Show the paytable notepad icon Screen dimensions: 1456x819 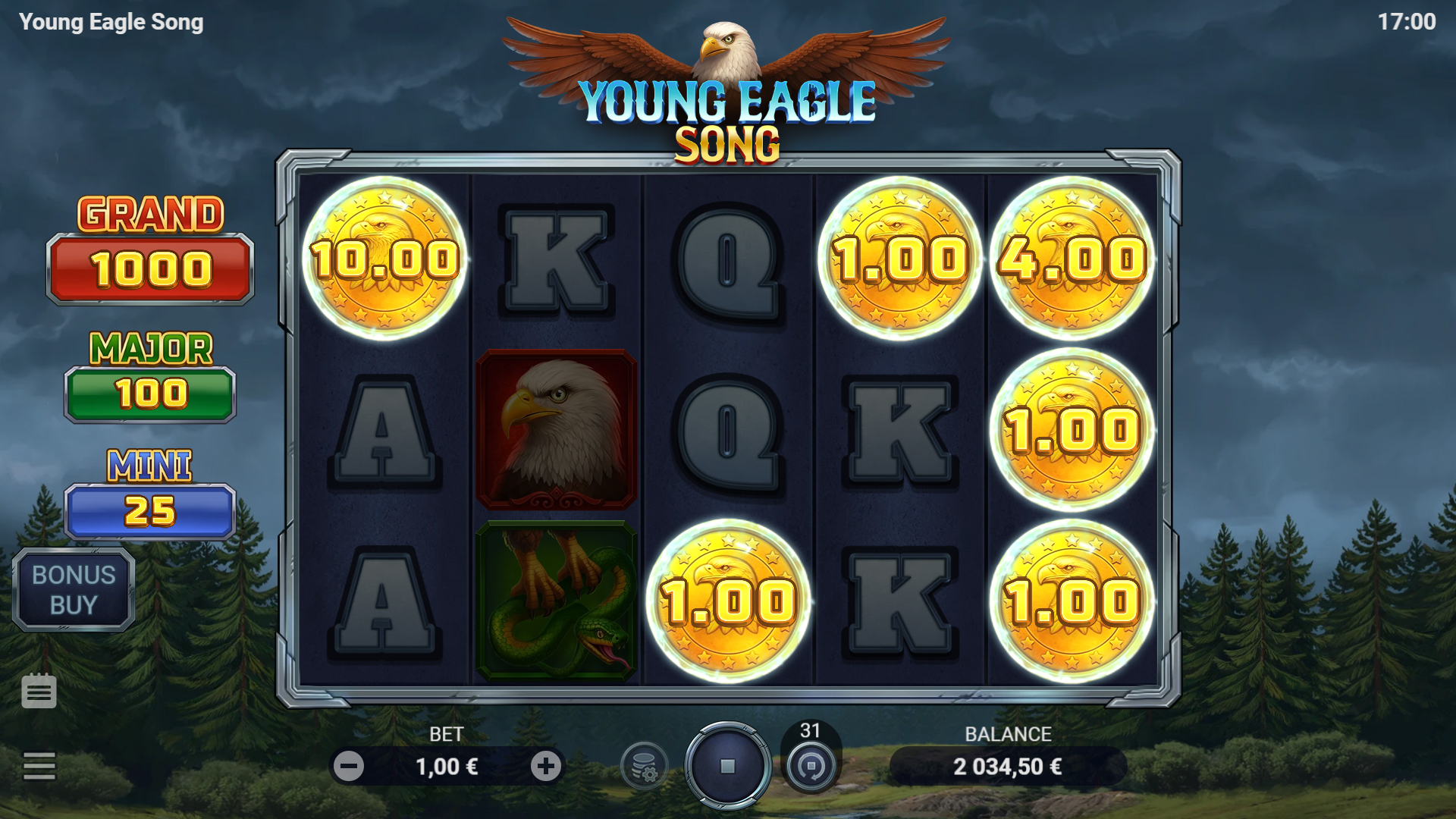click(x=39, y=691)
